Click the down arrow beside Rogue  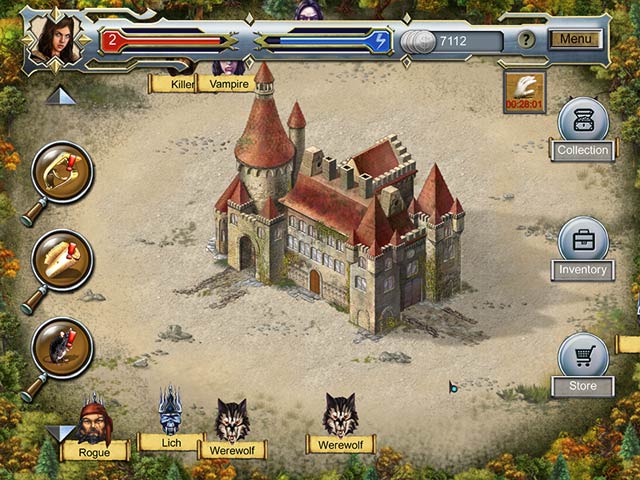point(60,432)
